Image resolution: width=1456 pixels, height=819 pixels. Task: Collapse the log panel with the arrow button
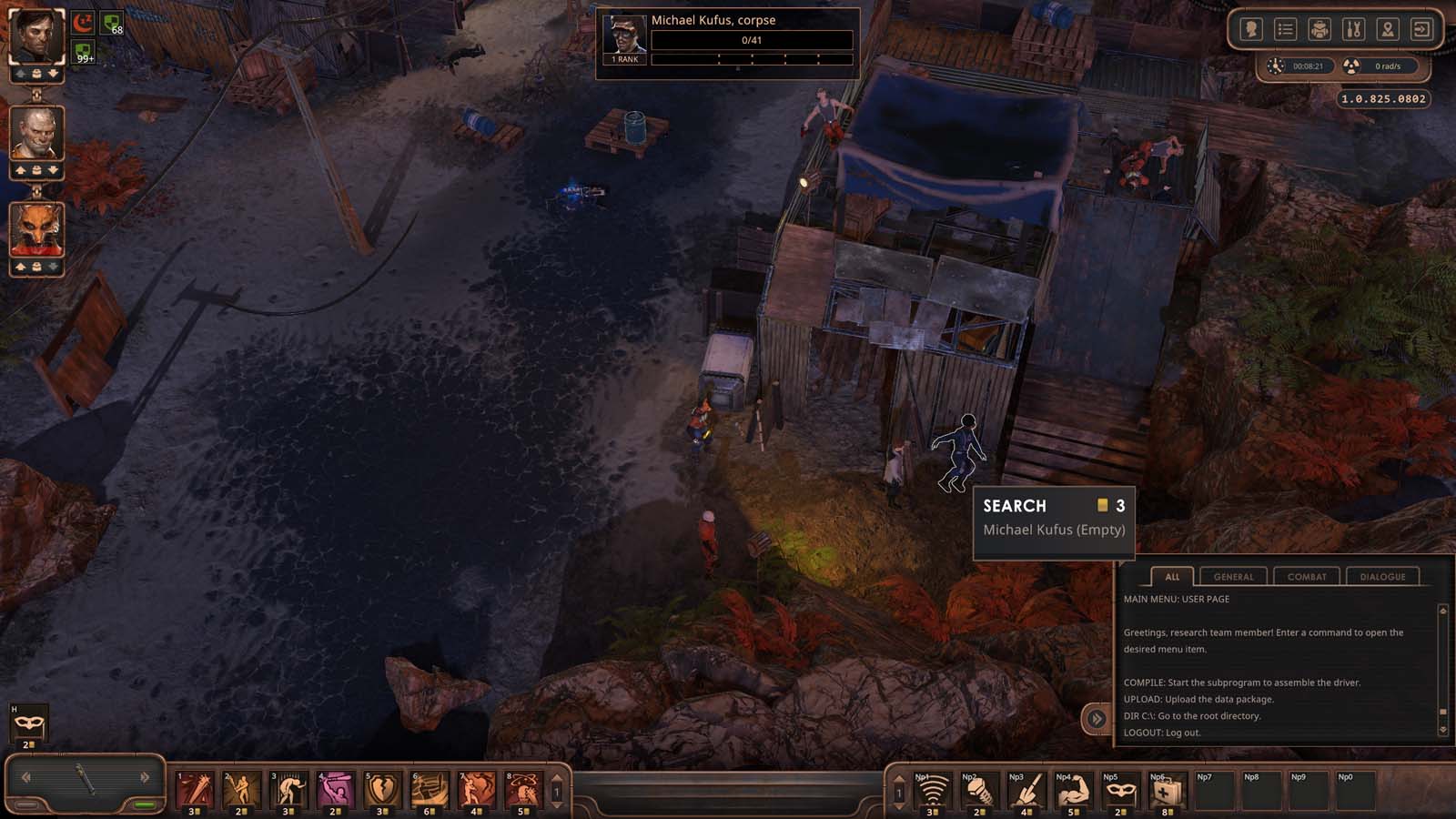coord(1097,719)
